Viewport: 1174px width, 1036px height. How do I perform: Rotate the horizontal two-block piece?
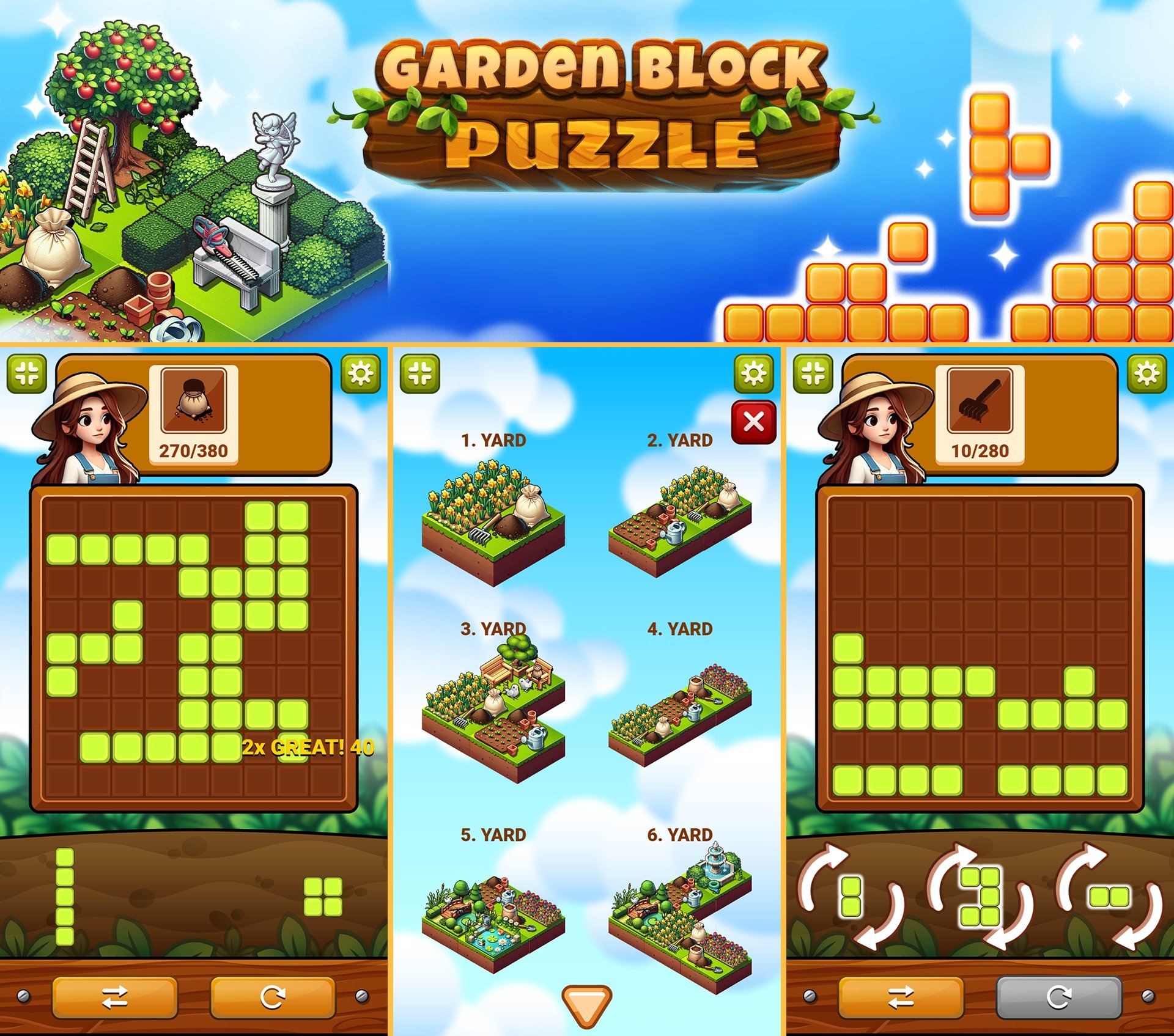[1109, 897]
